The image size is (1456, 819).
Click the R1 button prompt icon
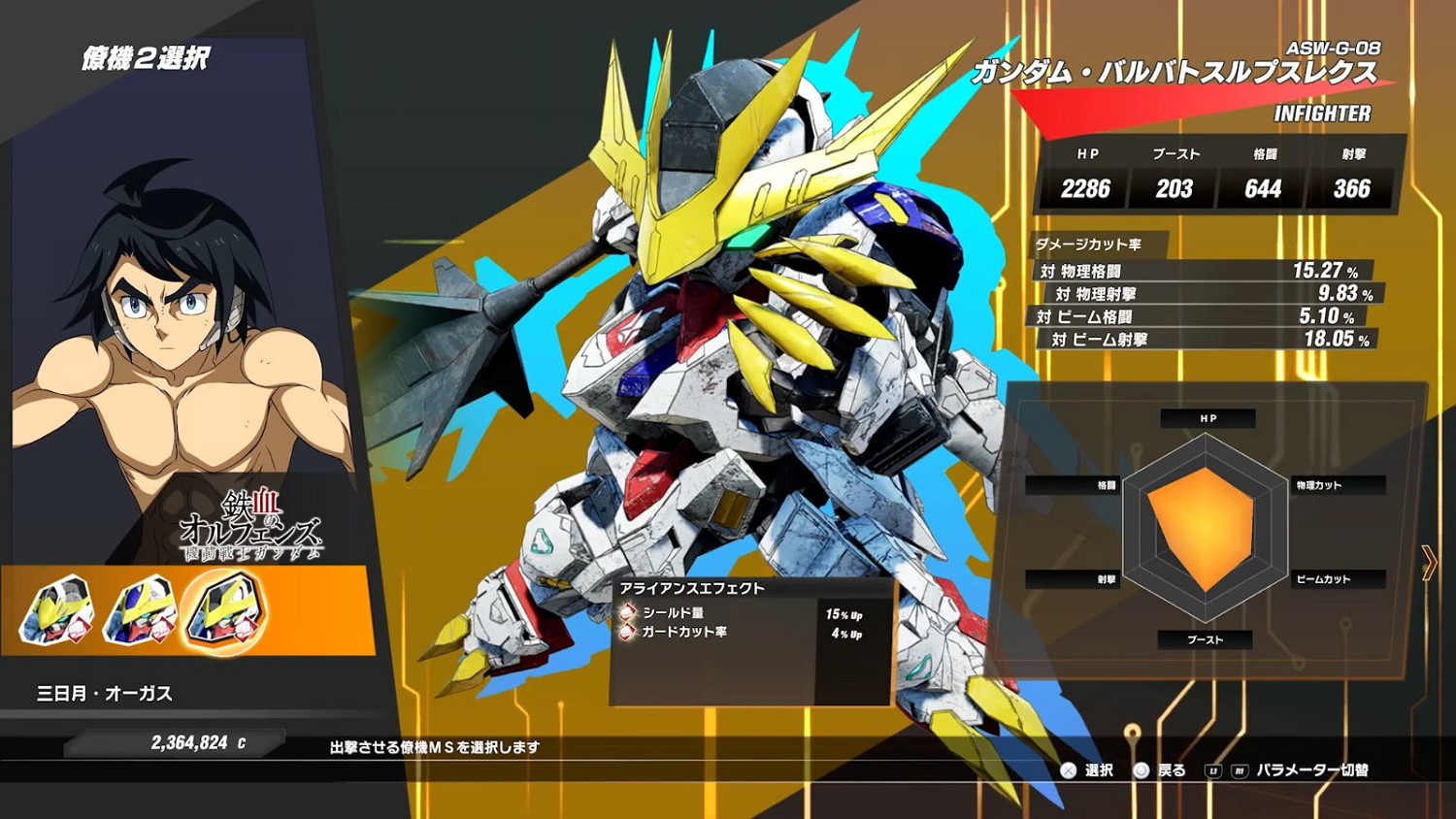pos(1241,769)
